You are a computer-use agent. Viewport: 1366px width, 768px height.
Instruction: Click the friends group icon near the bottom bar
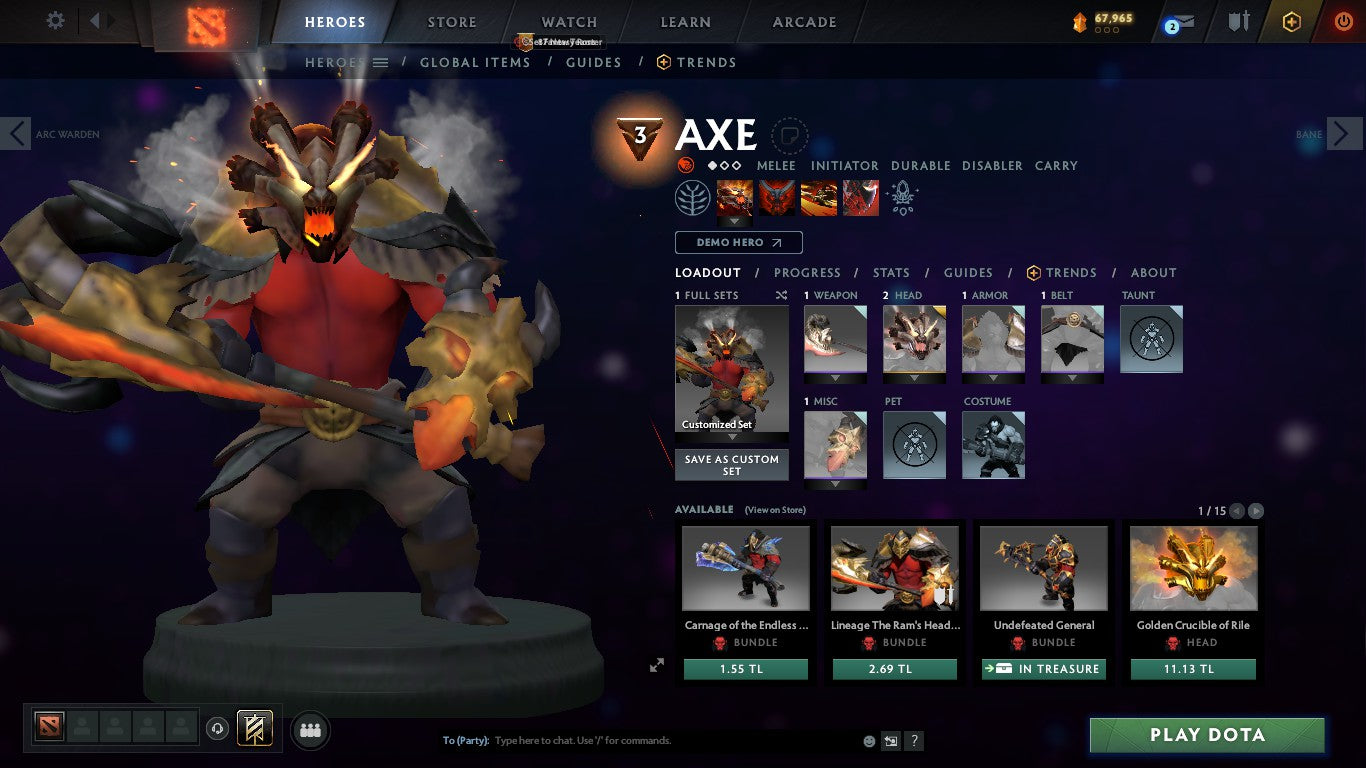(310, 731)
